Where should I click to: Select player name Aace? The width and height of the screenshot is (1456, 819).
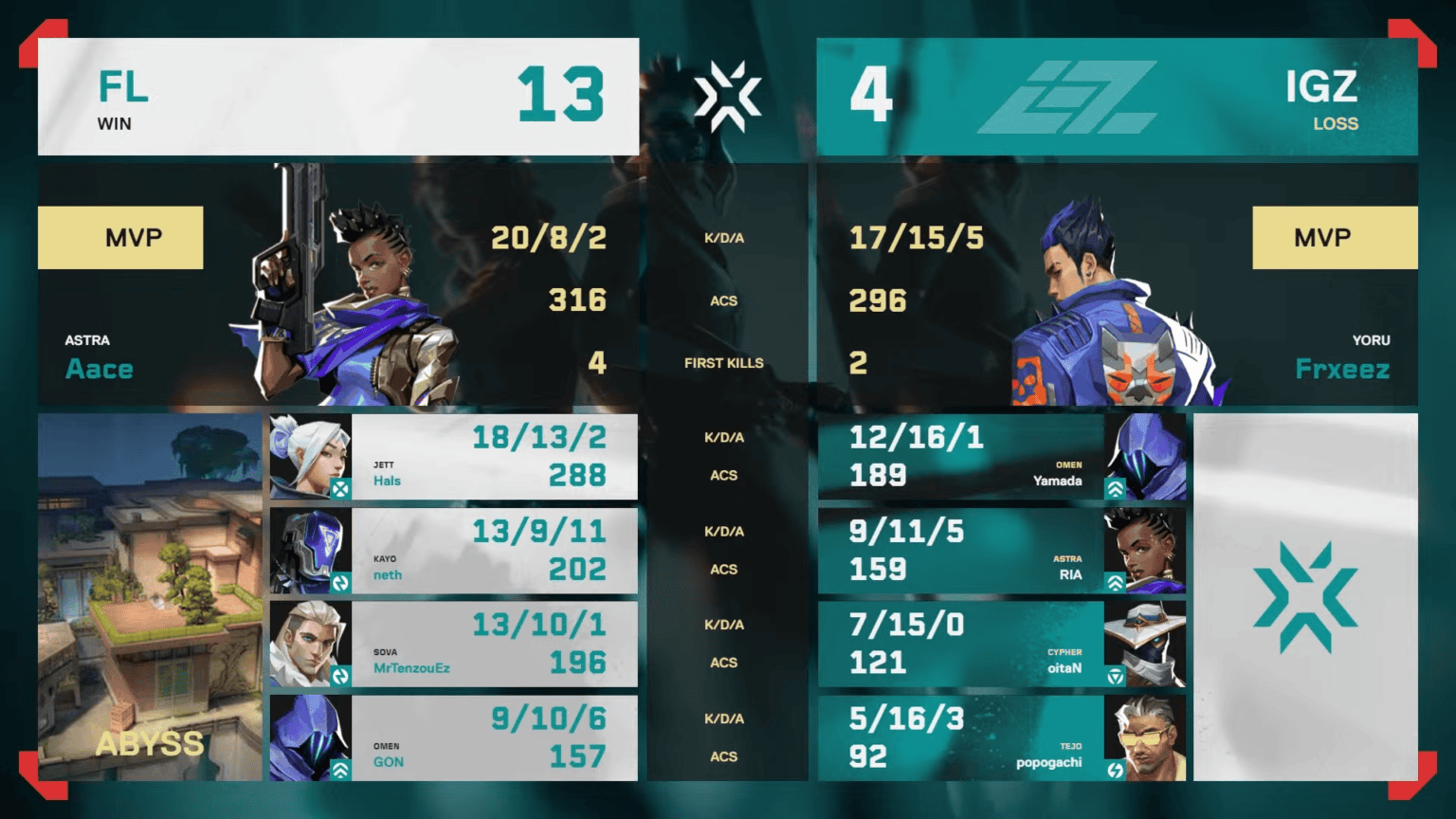tap(99, 369)
